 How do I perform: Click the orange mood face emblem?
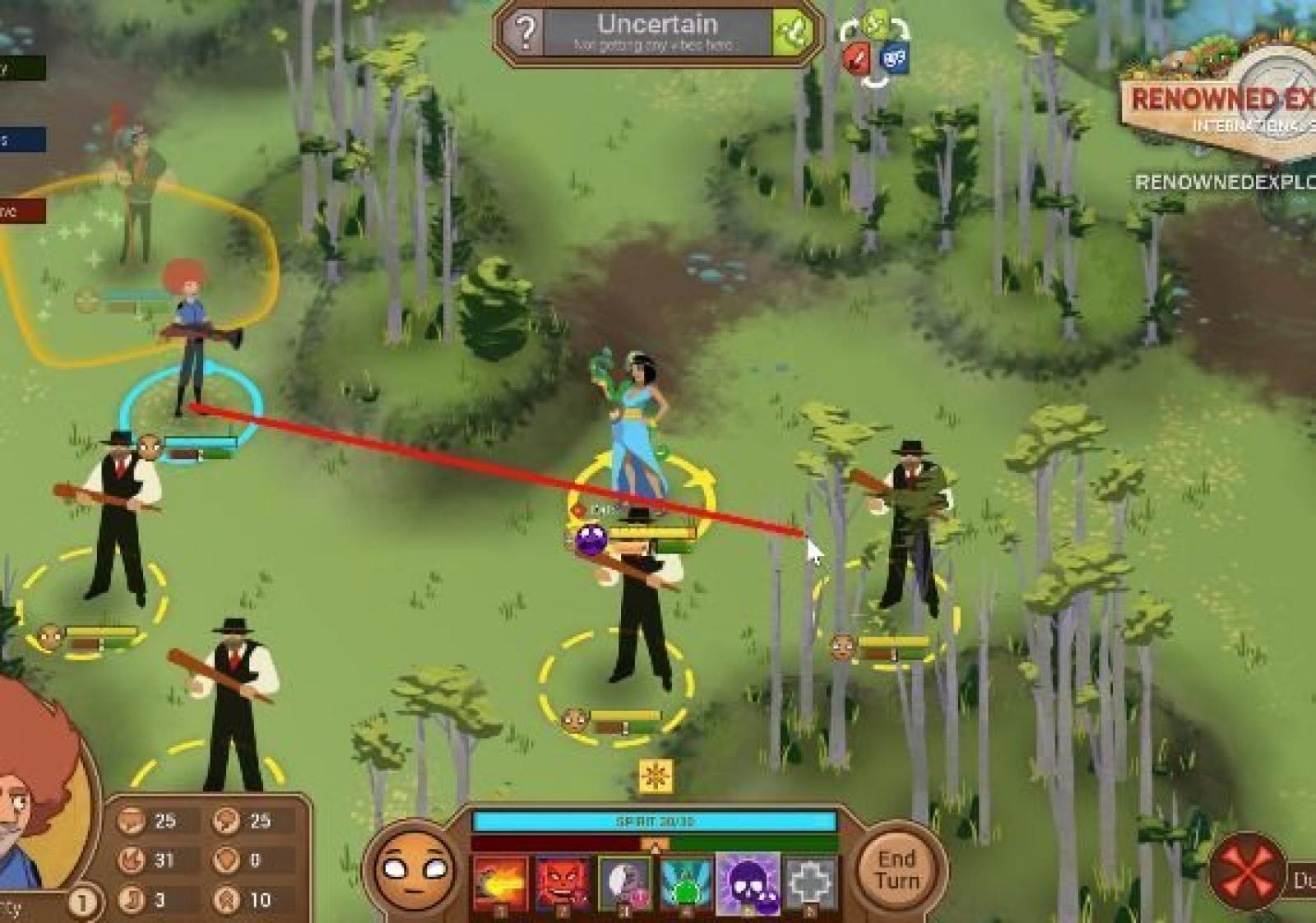coord(414,870)
